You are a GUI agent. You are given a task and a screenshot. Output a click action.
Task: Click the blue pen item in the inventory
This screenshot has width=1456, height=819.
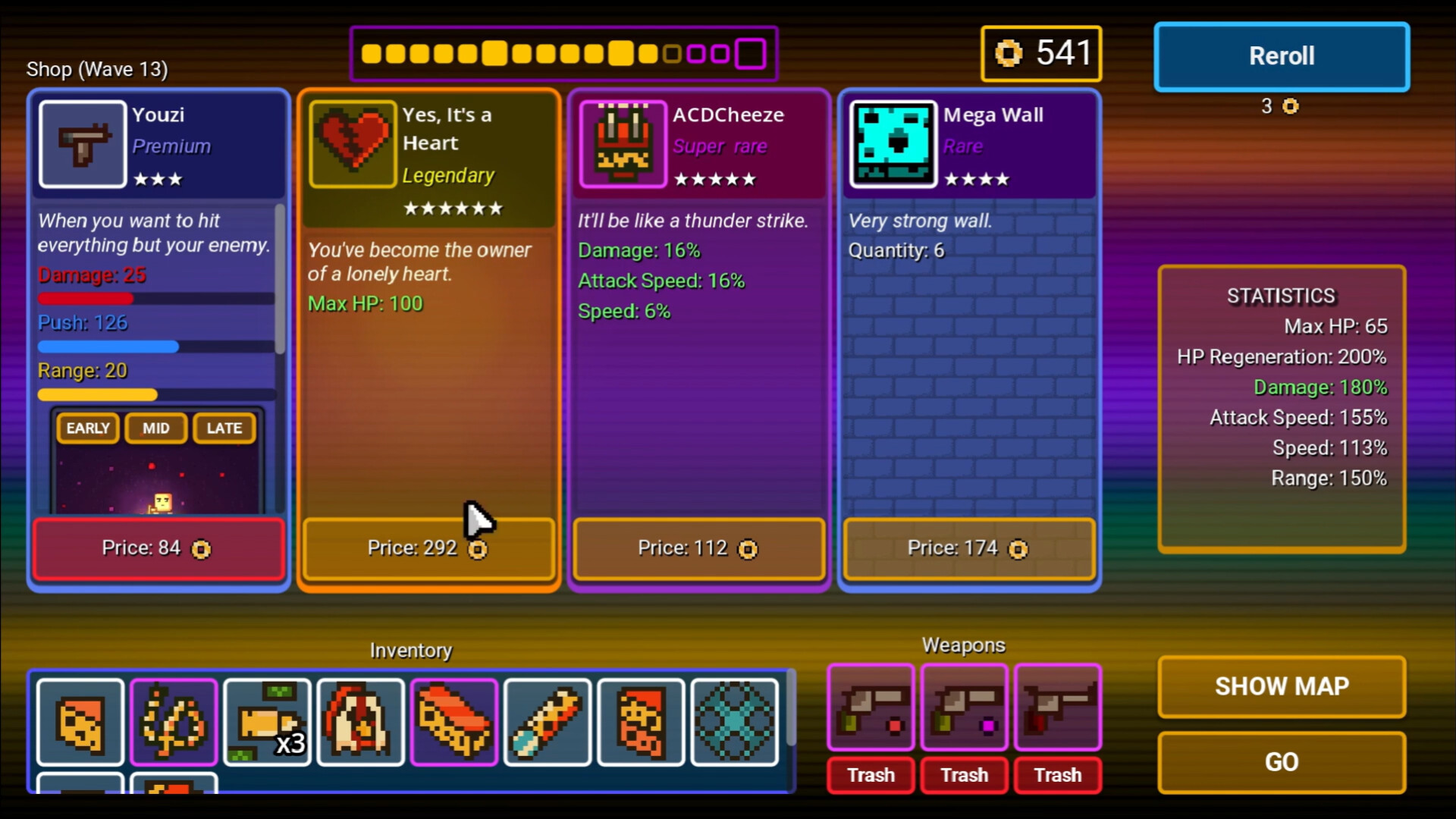548,722
